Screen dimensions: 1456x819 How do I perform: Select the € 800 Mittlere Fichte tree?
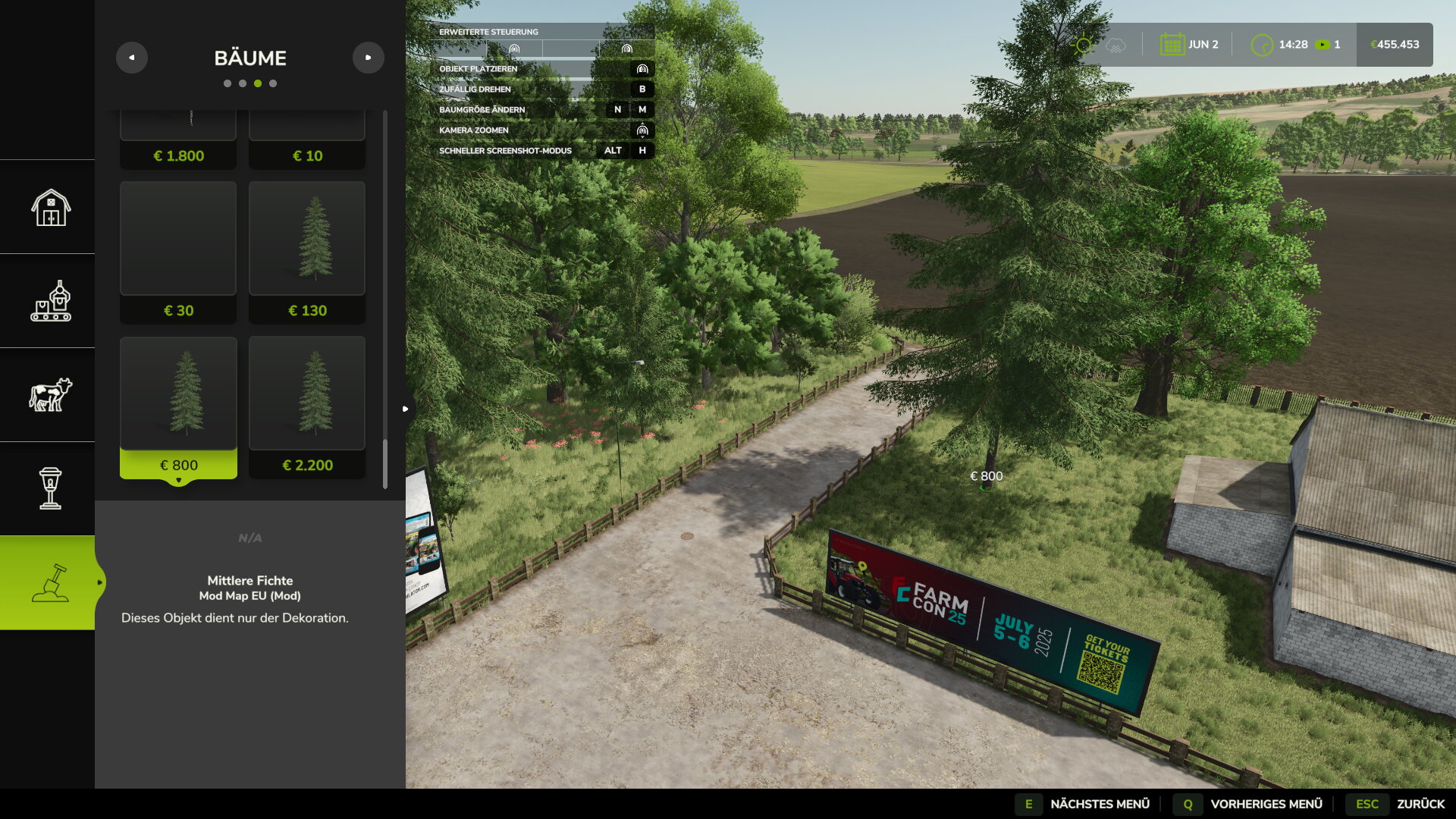pyautogui.click(x=178, y=406)
